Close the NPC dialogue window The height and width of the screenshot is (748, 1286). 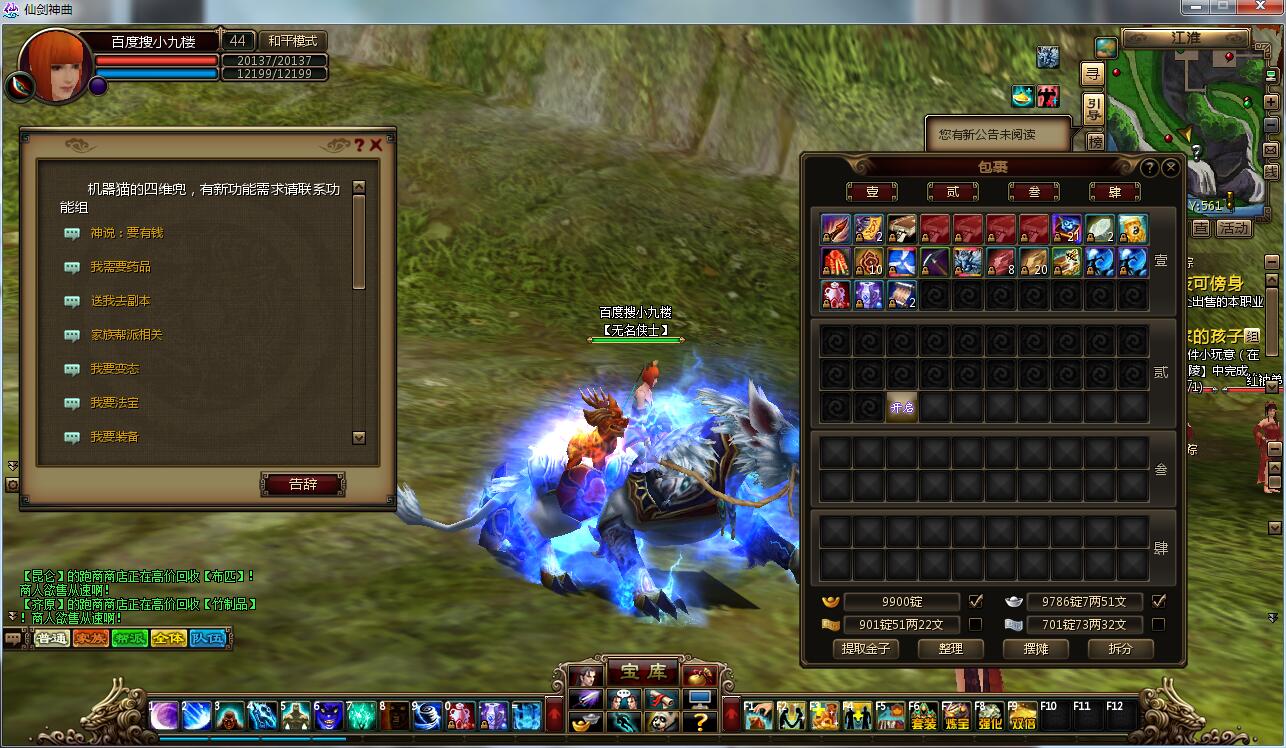pos(376,145)
